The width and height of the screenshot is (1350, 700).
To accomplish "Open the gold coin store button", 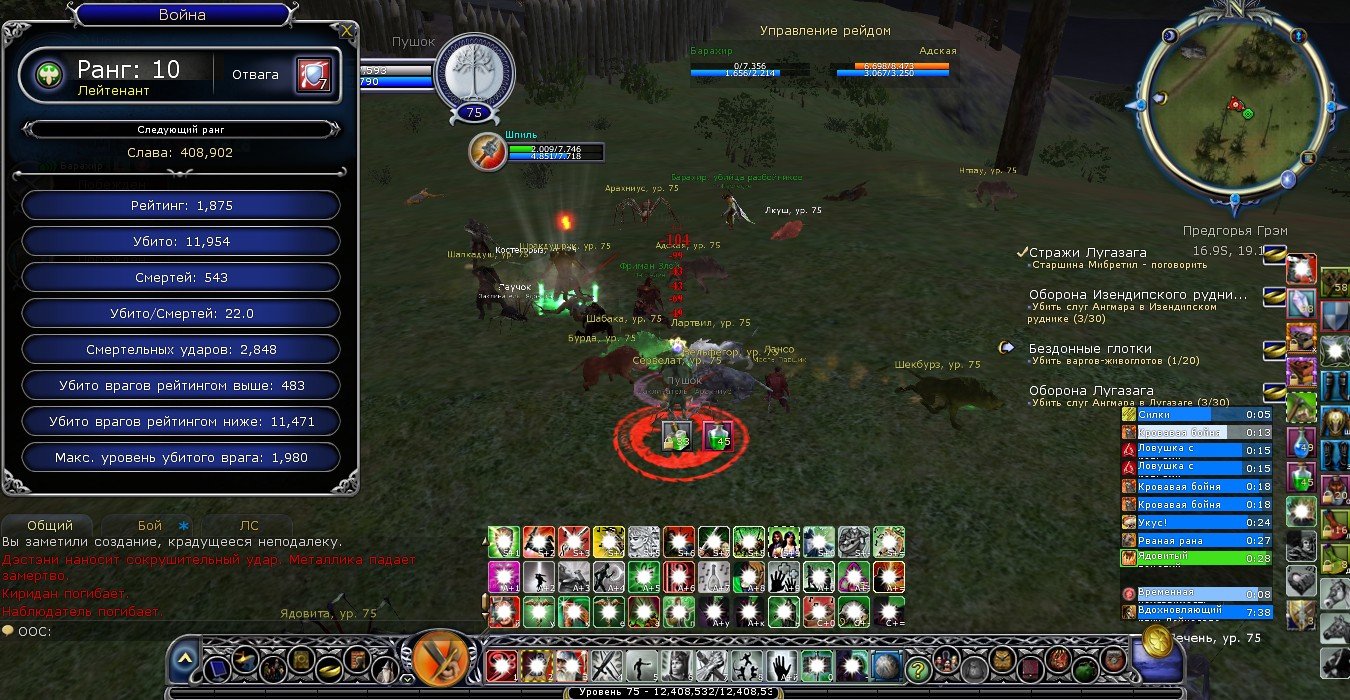I will coord(1158,641).
